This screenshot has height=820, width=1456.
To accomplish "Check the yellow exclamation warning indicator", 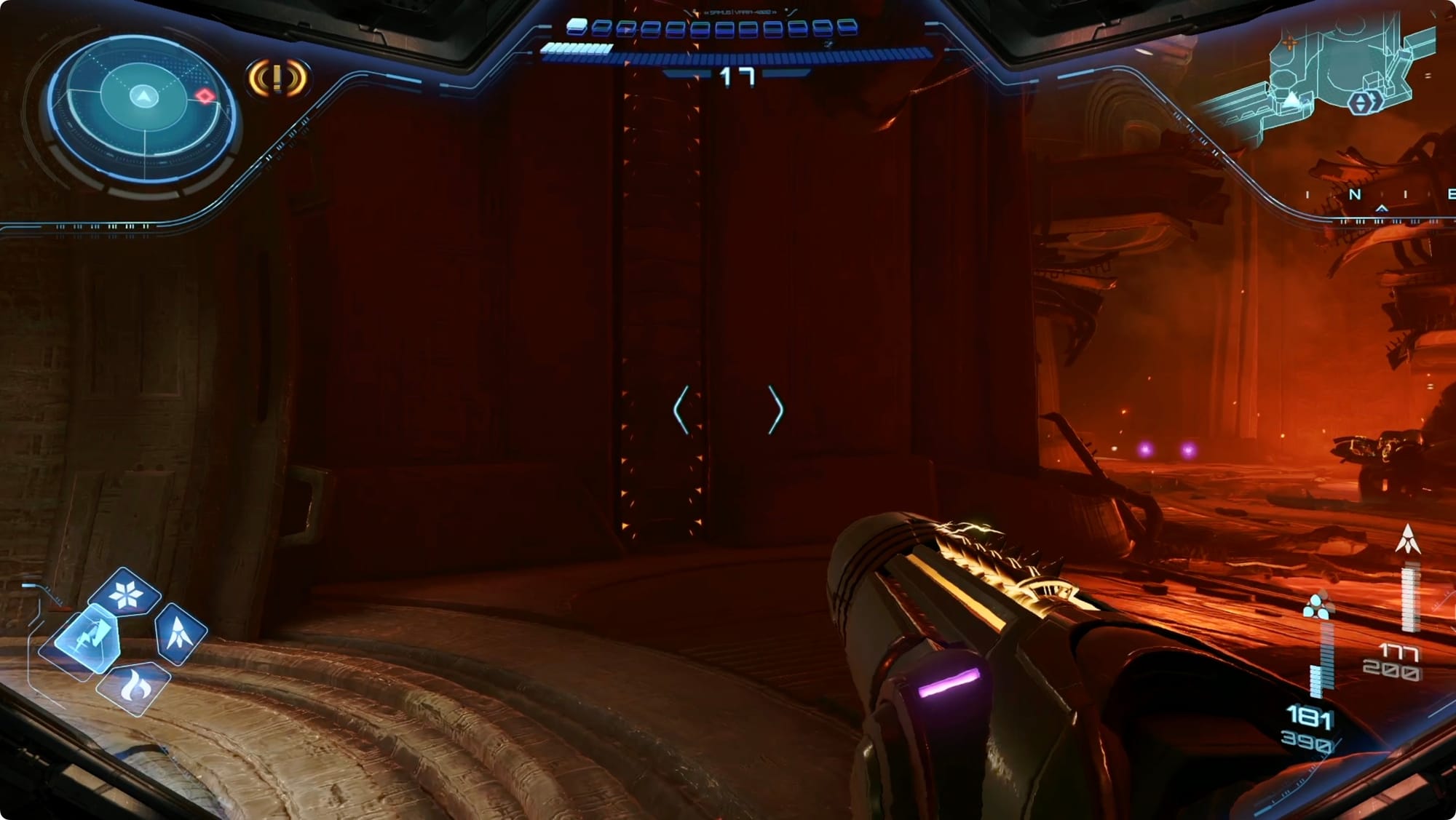I will coord(278,78).
